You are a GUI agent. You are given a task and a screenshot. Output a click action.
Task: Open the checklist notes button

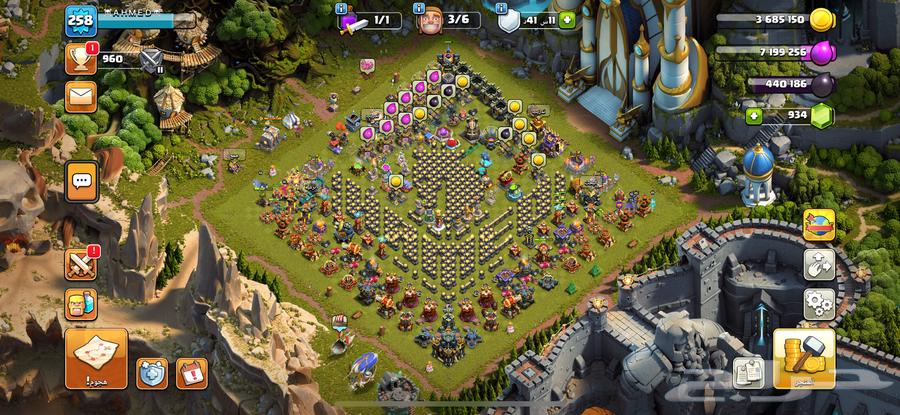[748, 373]
